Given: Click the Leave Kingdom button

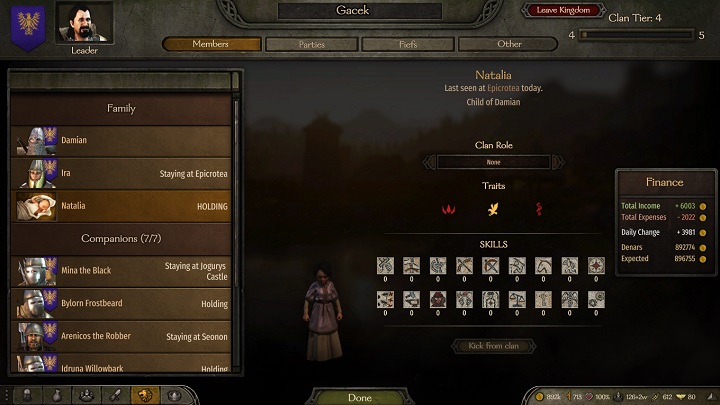Looking at the screenshot, I should pyautogui.click(x=563, y=10).
